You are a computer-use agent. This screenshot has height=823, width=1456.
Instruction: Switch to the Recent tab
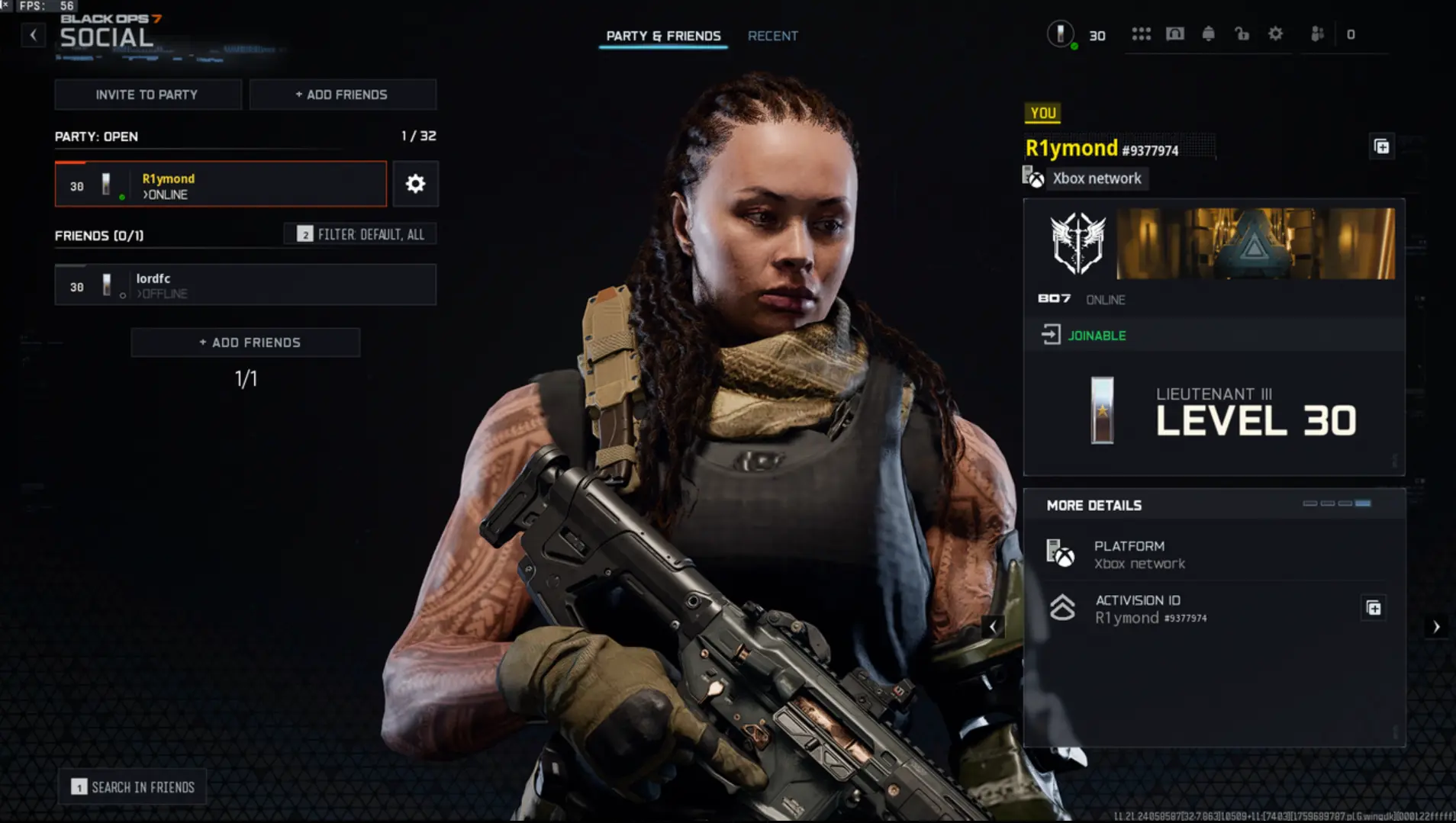[773, 36]
